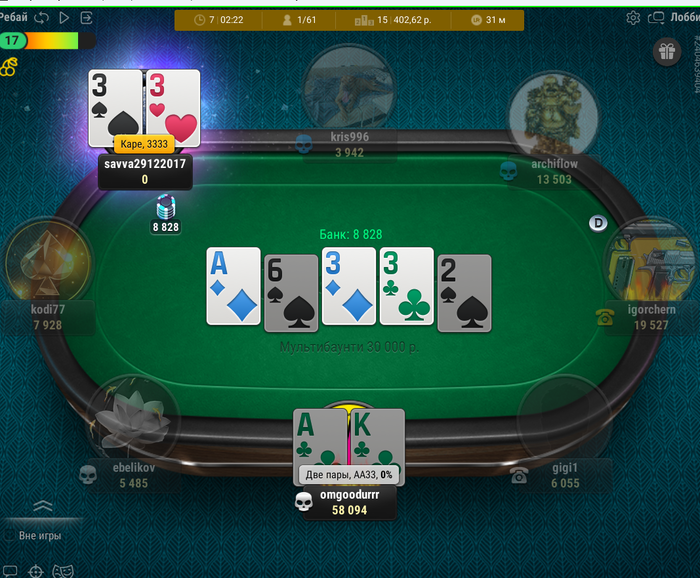Toggle the Вне игры checkbox
The height and width of the screenshot is (578, 700).
point(10,536)
